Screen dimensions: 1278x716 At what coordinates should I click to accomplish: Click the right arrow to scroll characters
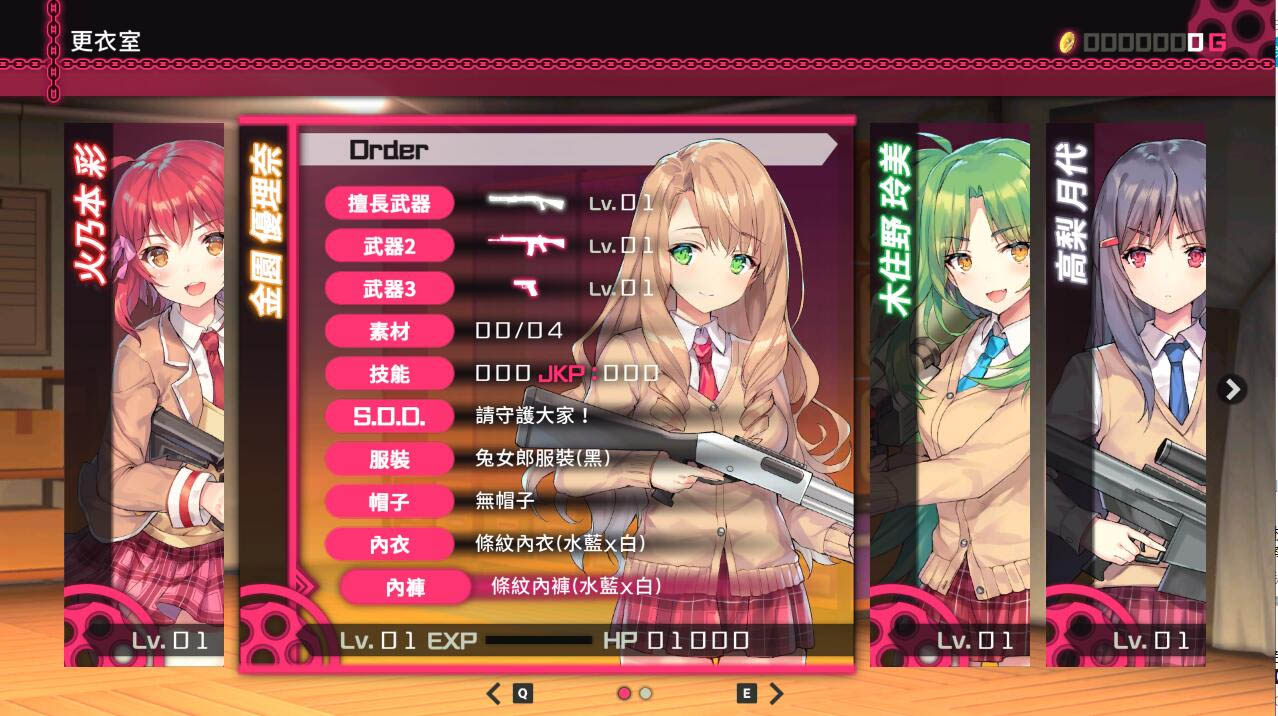click(x=1233, y=389)
